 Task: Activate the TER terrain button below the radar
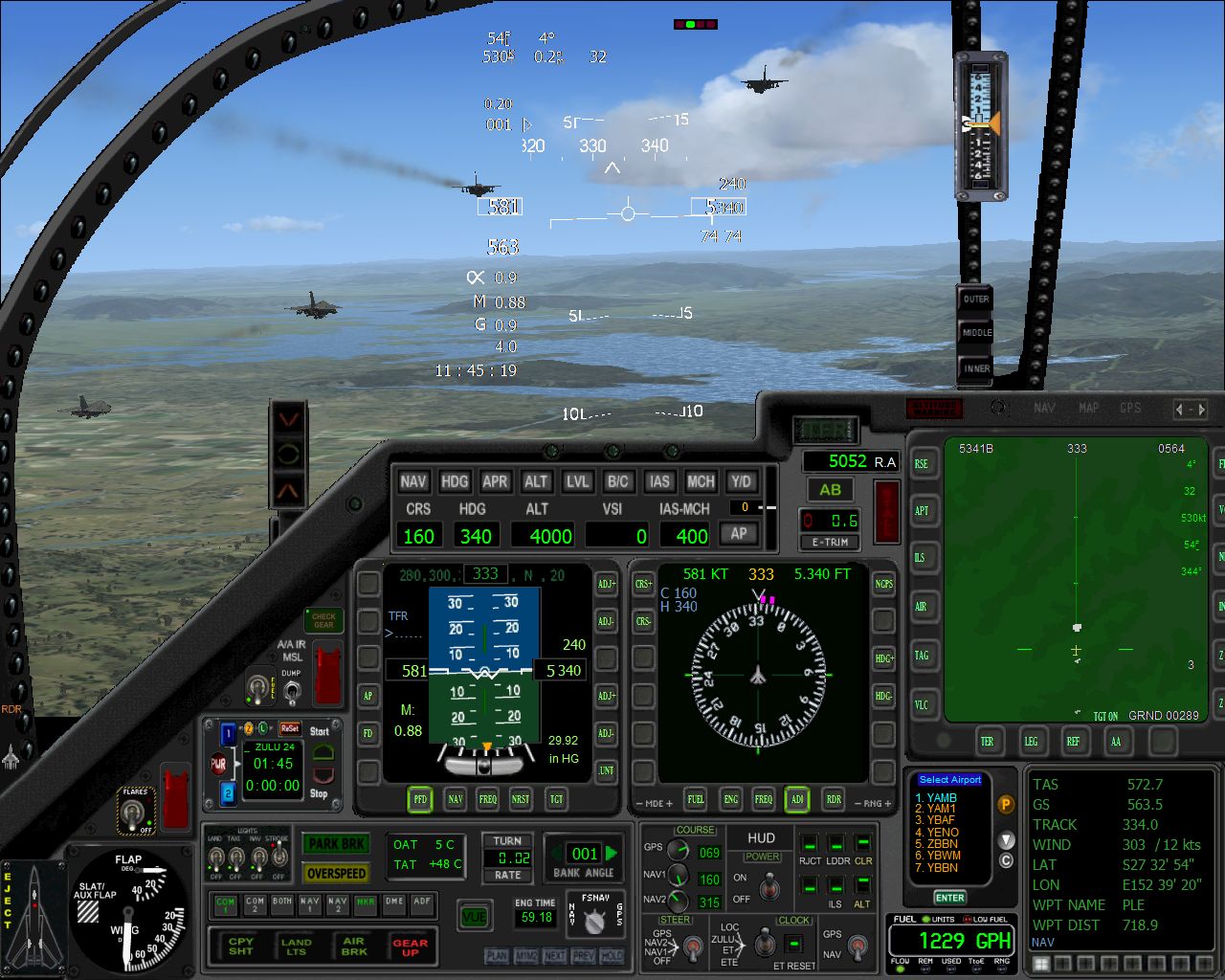(987, 742)
